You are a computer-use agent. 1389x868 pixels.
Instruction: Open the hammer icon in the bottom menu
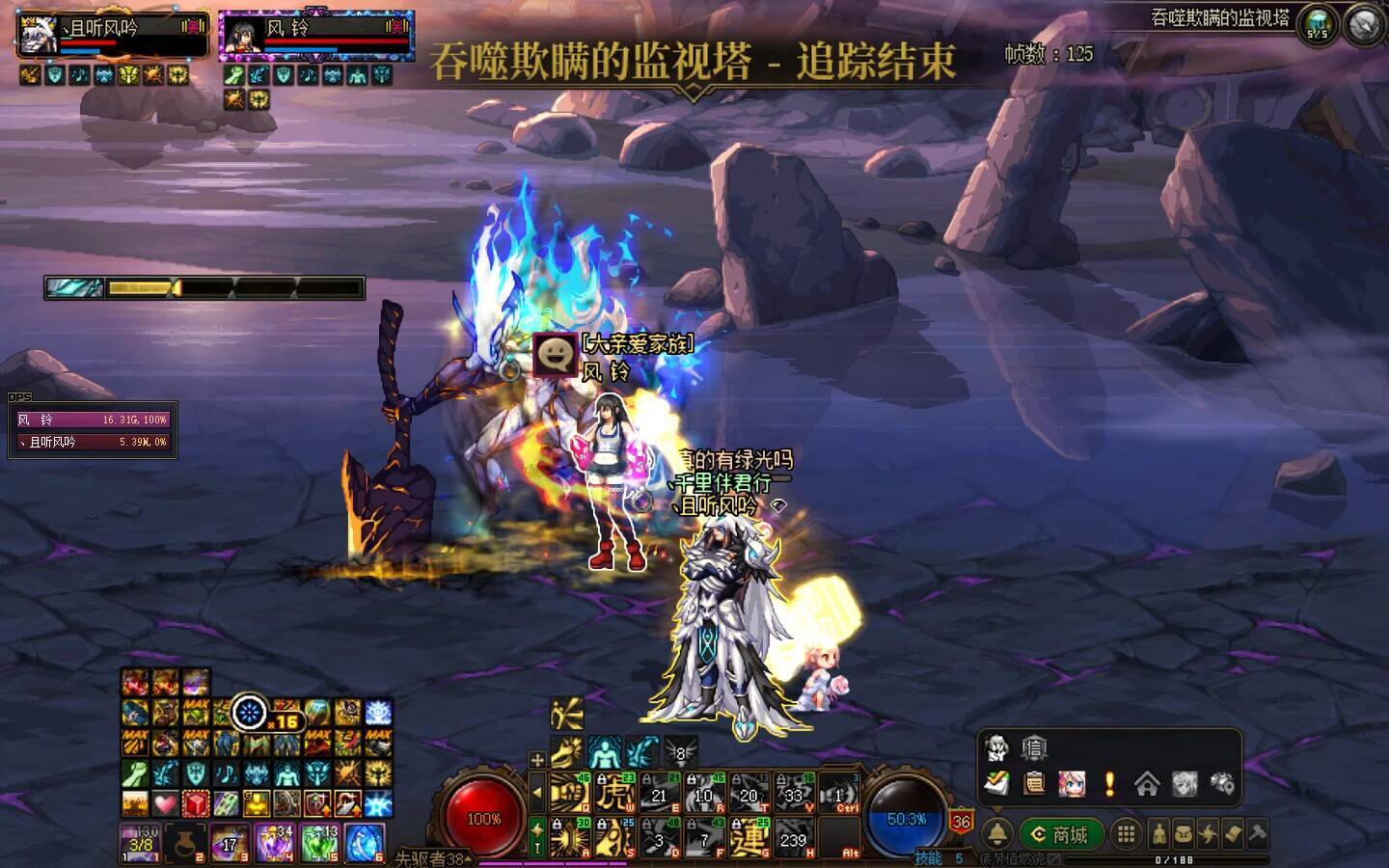pos(1258,833)
